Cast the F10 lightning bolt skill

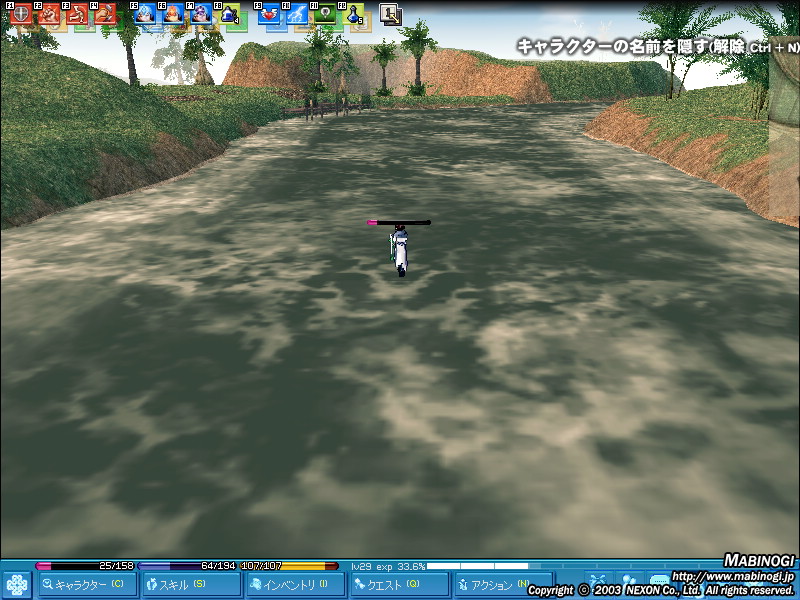(x=297, y=14)
